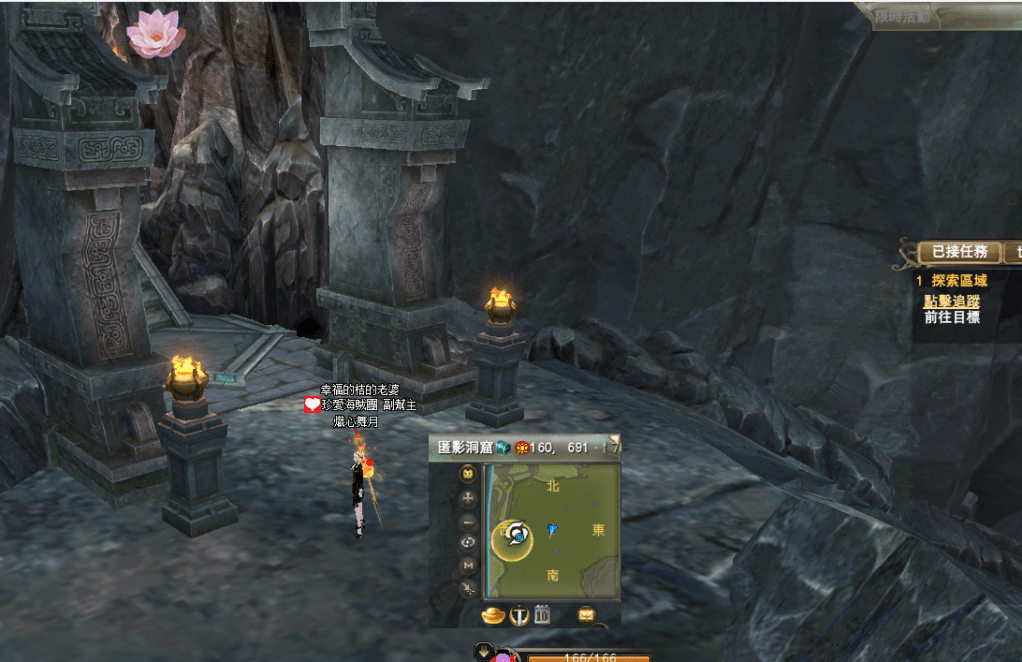
Task: Select the 探索區域 quest entry
Action: pyautogui.click(x=959, y=281)
